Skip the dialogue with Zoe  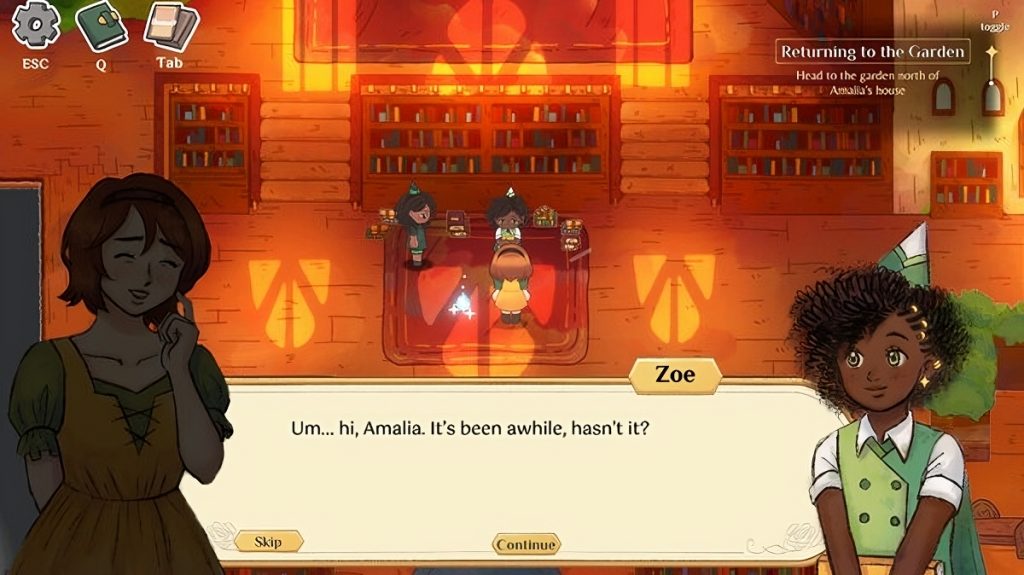click(x=268, y=542)
